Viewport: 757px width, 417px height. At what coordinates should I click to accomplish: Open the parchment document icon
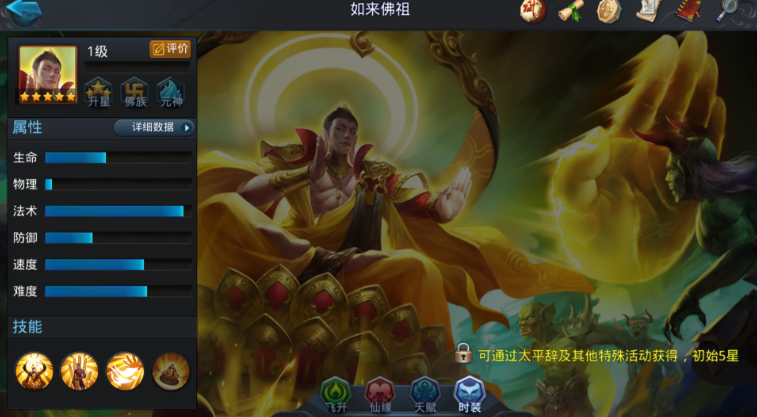tap(648, 12)
